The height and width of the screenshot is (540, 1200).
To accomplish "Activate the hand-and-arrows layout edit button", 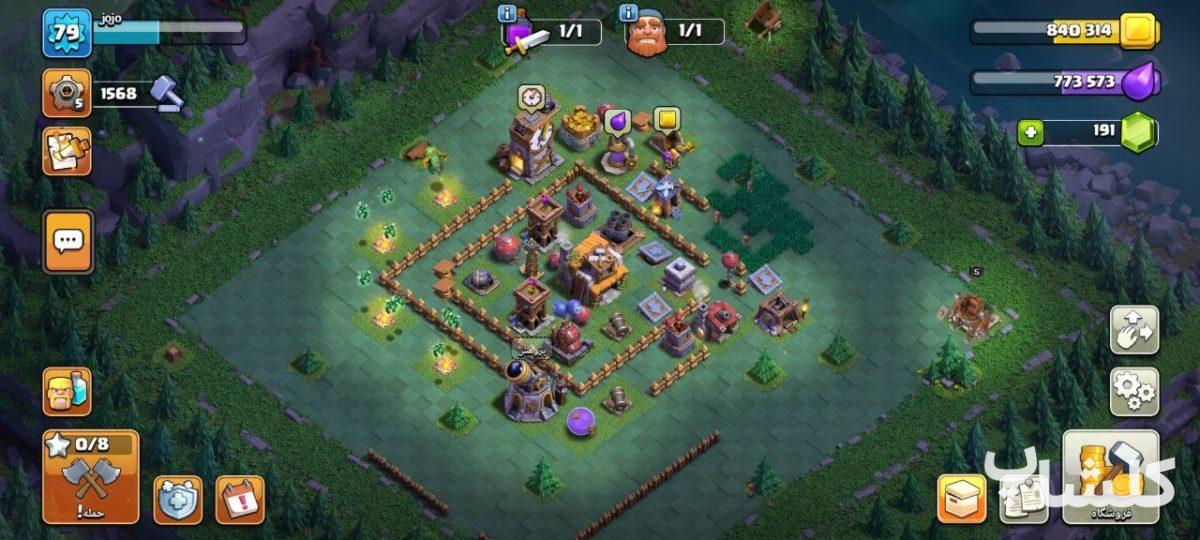I will [1135, 330].
